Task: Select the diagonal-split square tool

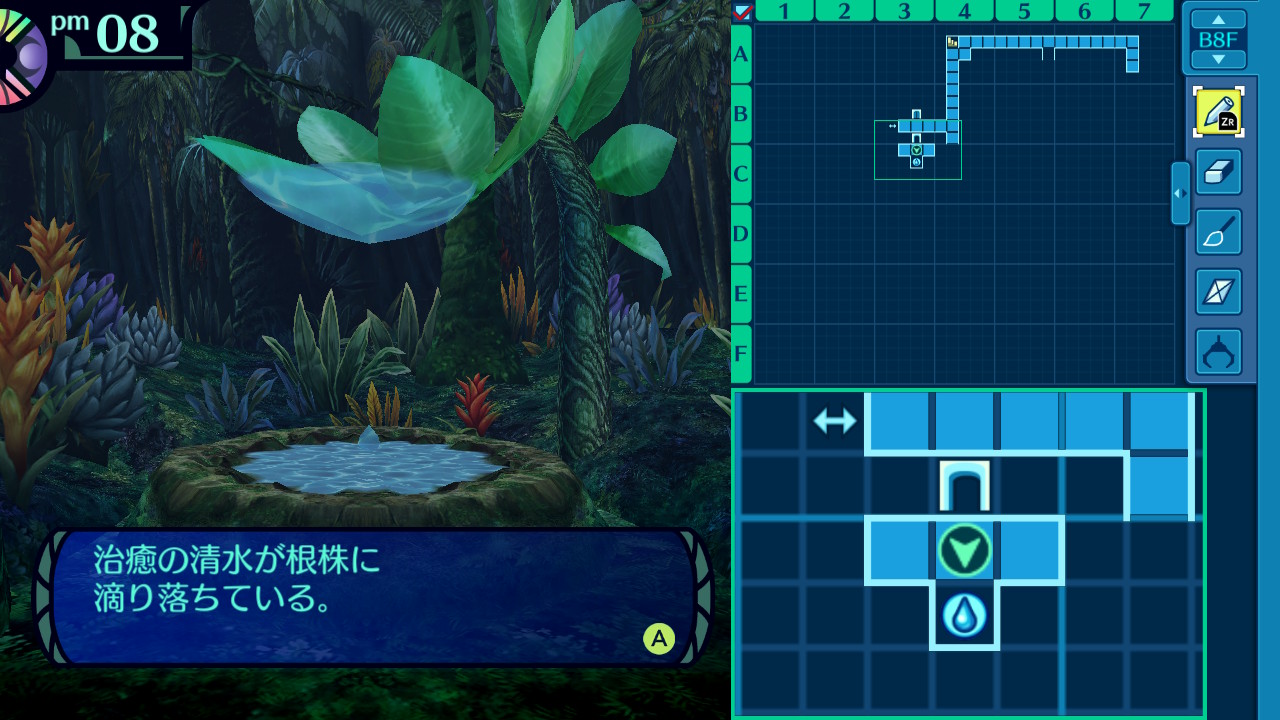Action: tap(1218, 292)
